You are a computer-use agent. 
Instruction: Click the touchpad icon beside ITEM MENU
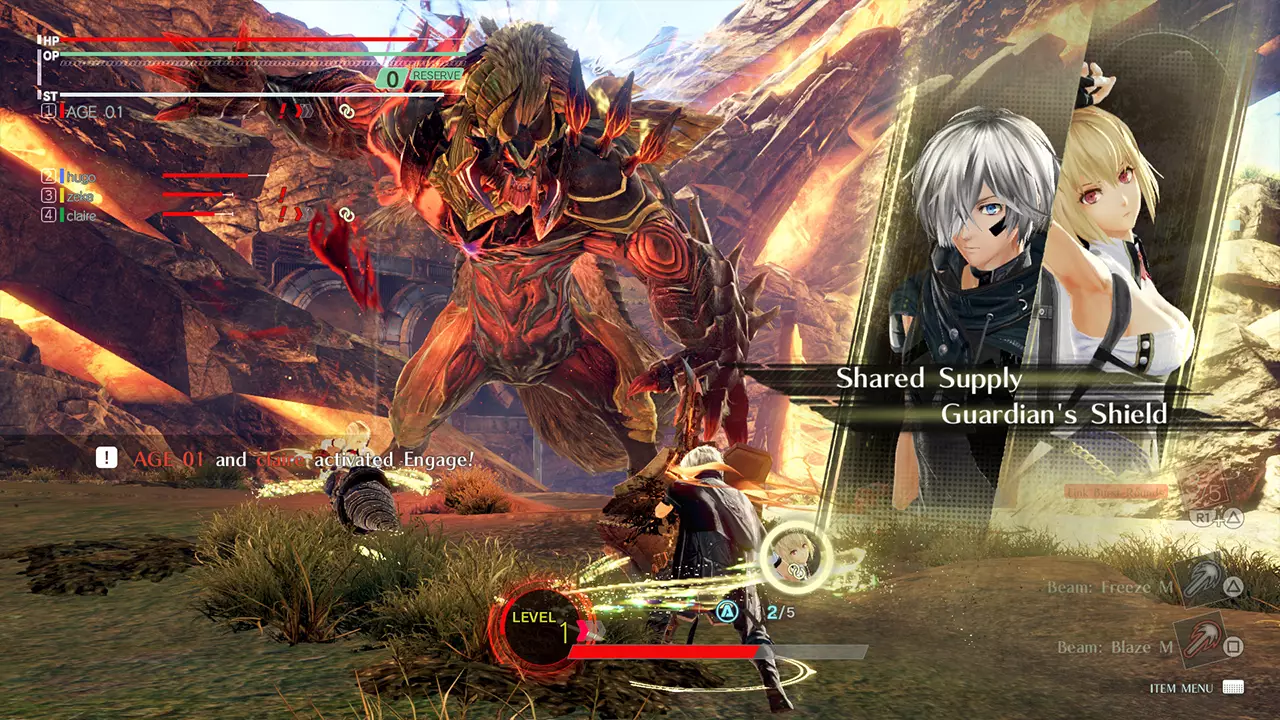[x=1232, y=688]
